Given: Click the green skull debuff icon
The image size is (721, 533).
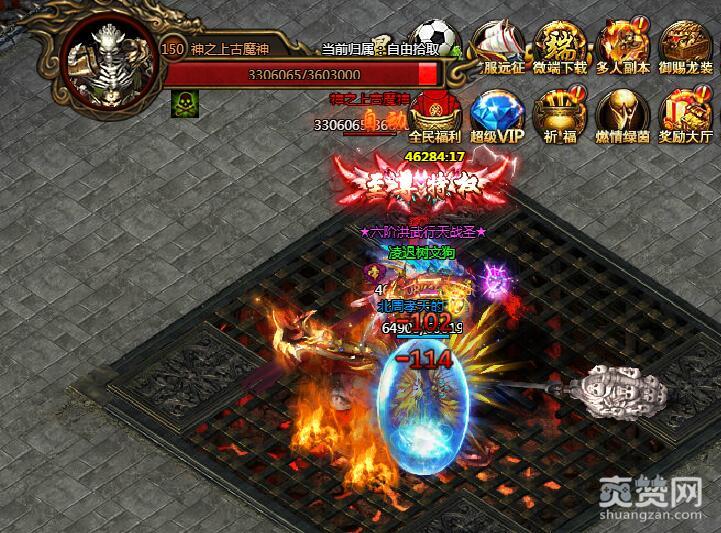Looking at the screenshot, I should (184, 104).
